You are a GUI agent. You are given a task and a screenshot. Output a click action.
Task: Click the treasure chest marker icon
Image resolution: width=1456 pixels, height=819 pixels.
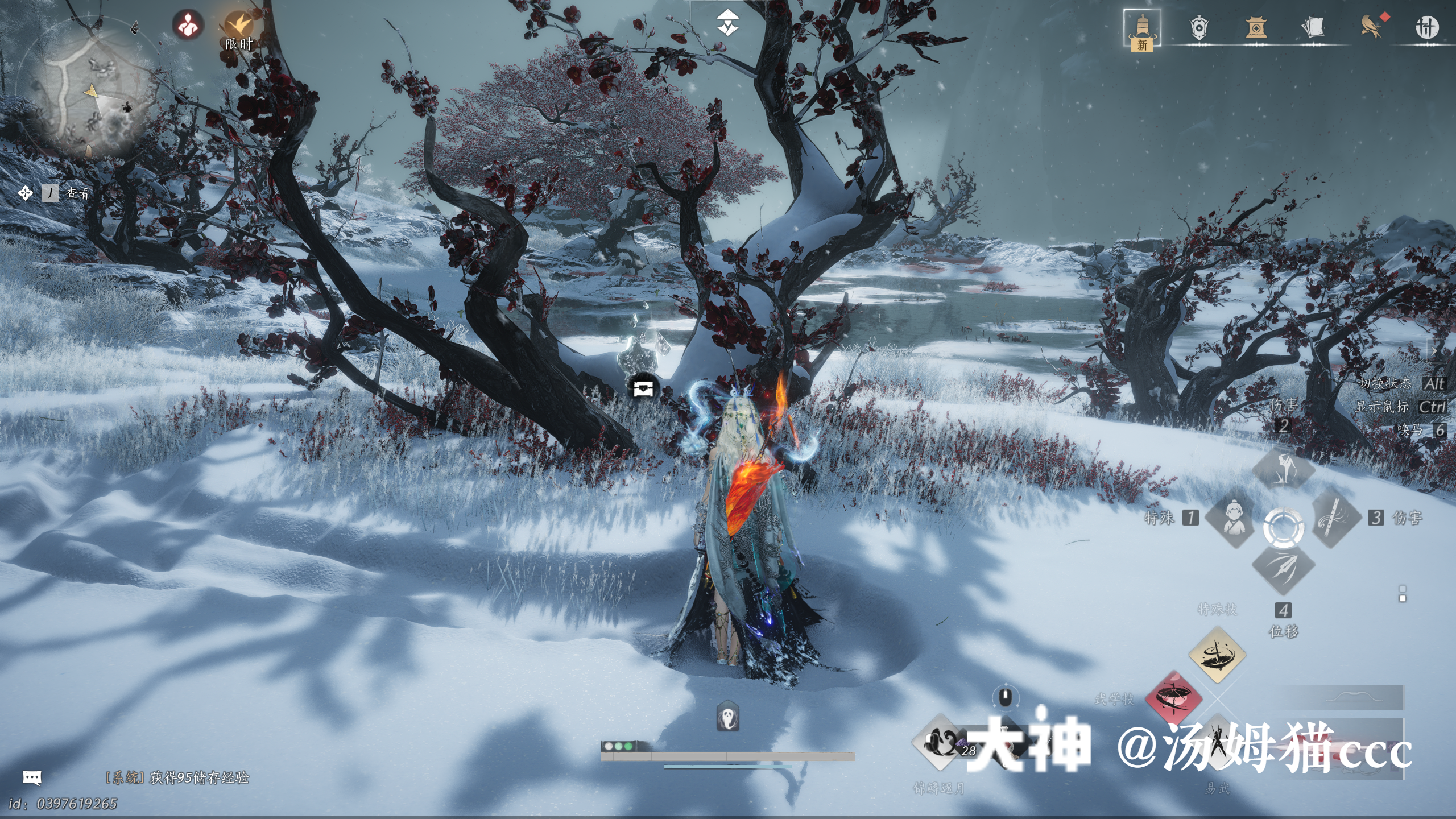pos(643,388)
